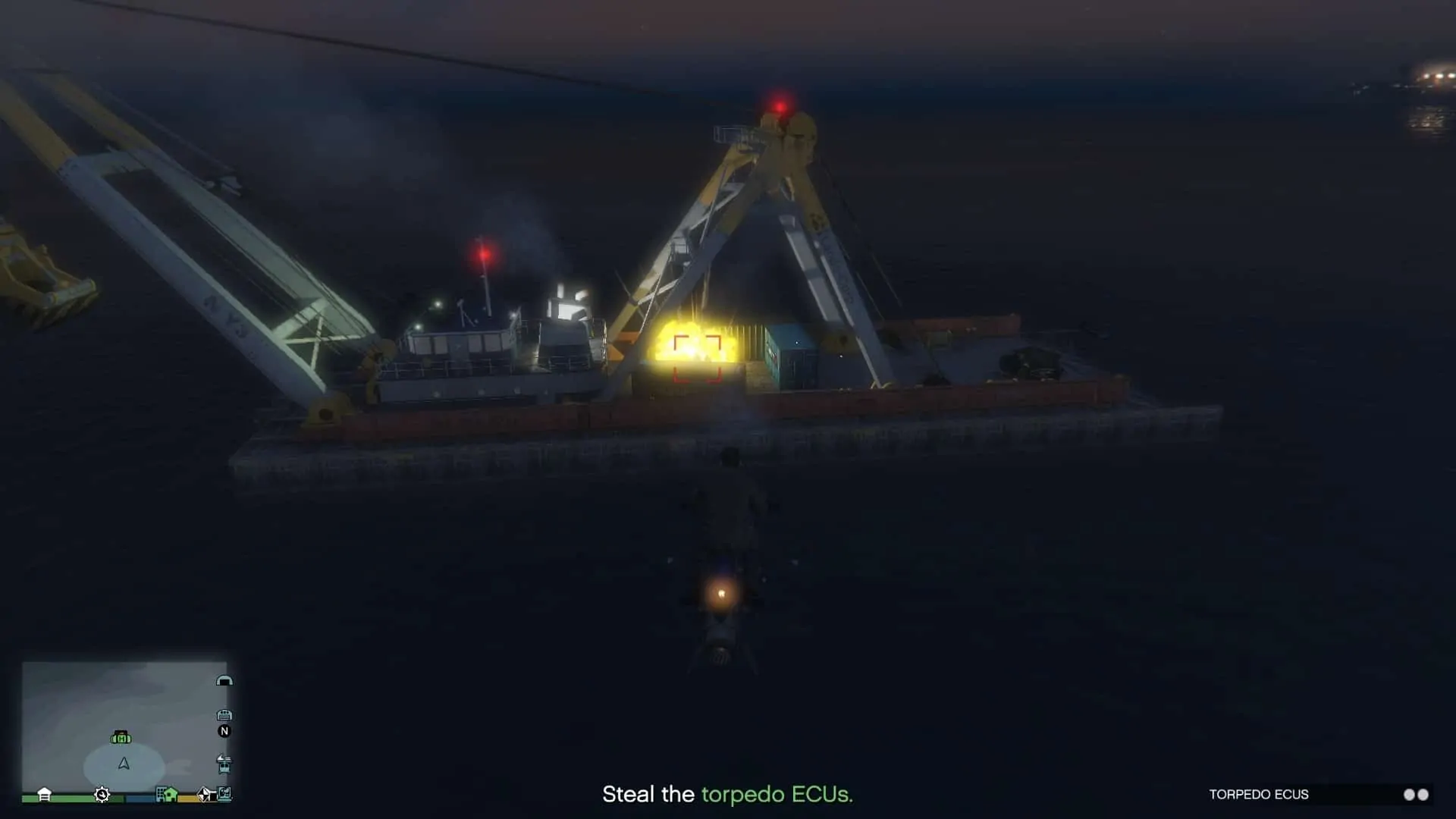Click the hangar blip at minimap top right
The width and height of the screenshot is (1456, 819).
point(225,681)
